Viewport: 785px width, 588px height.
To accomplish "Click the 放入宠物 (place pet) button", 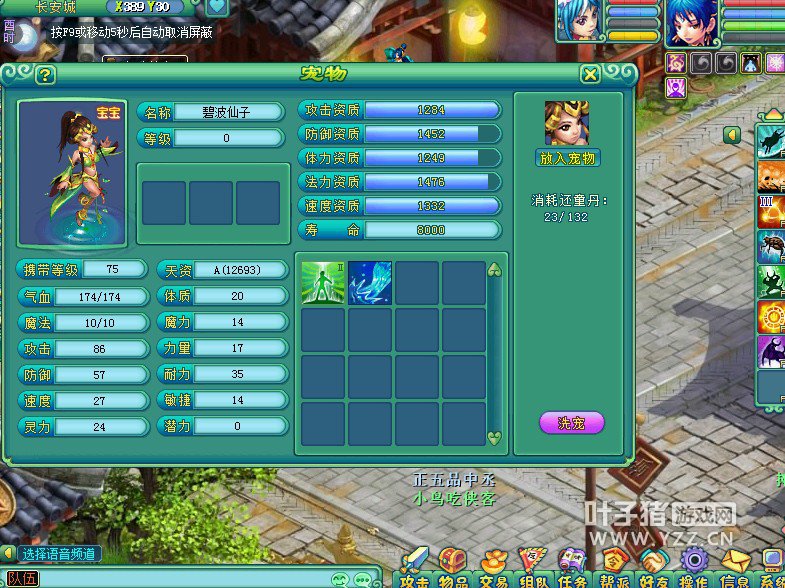I will (567, 158).
